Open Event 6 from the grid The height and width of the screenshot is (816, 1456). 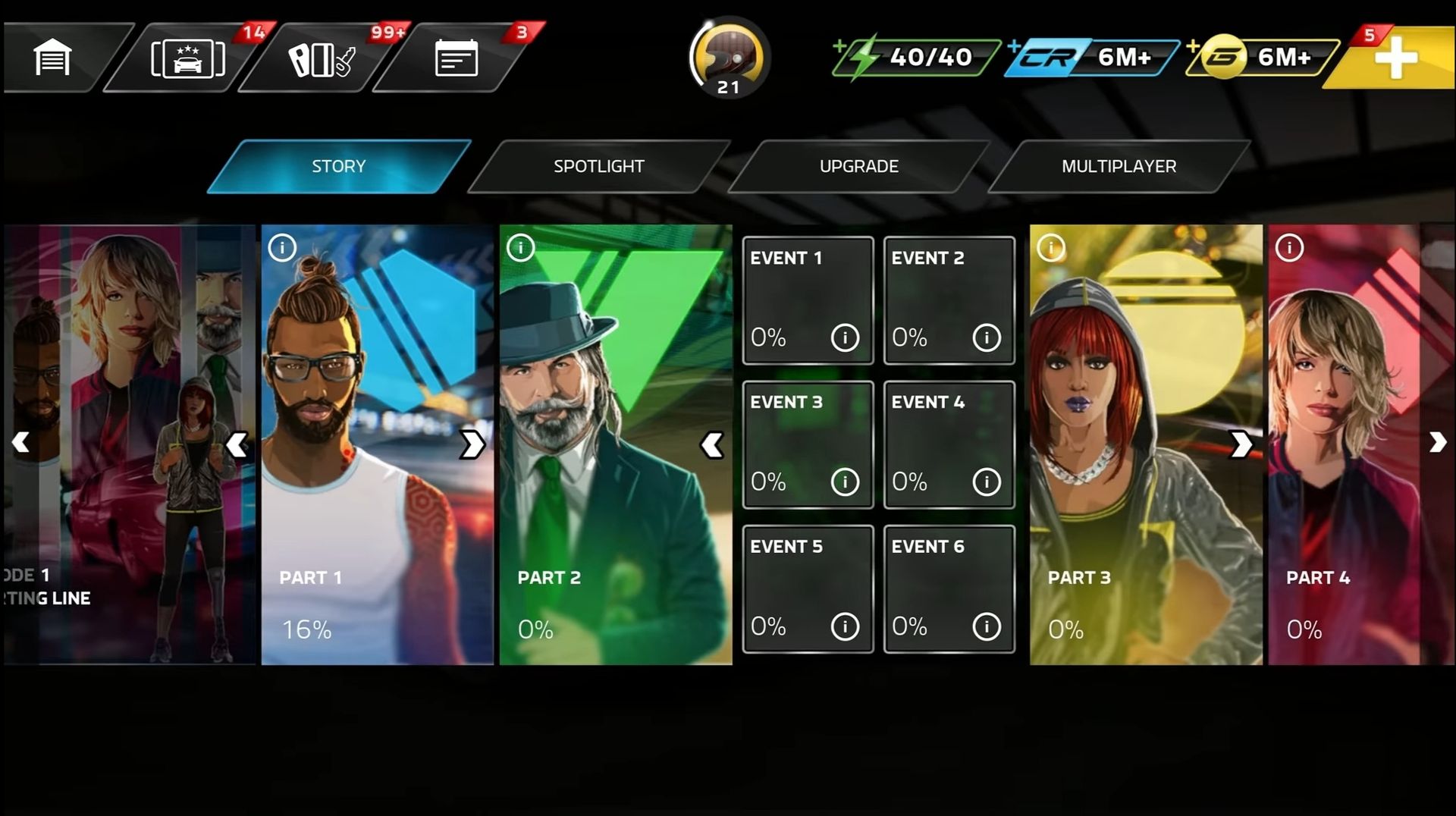click(x=949, y=588)
